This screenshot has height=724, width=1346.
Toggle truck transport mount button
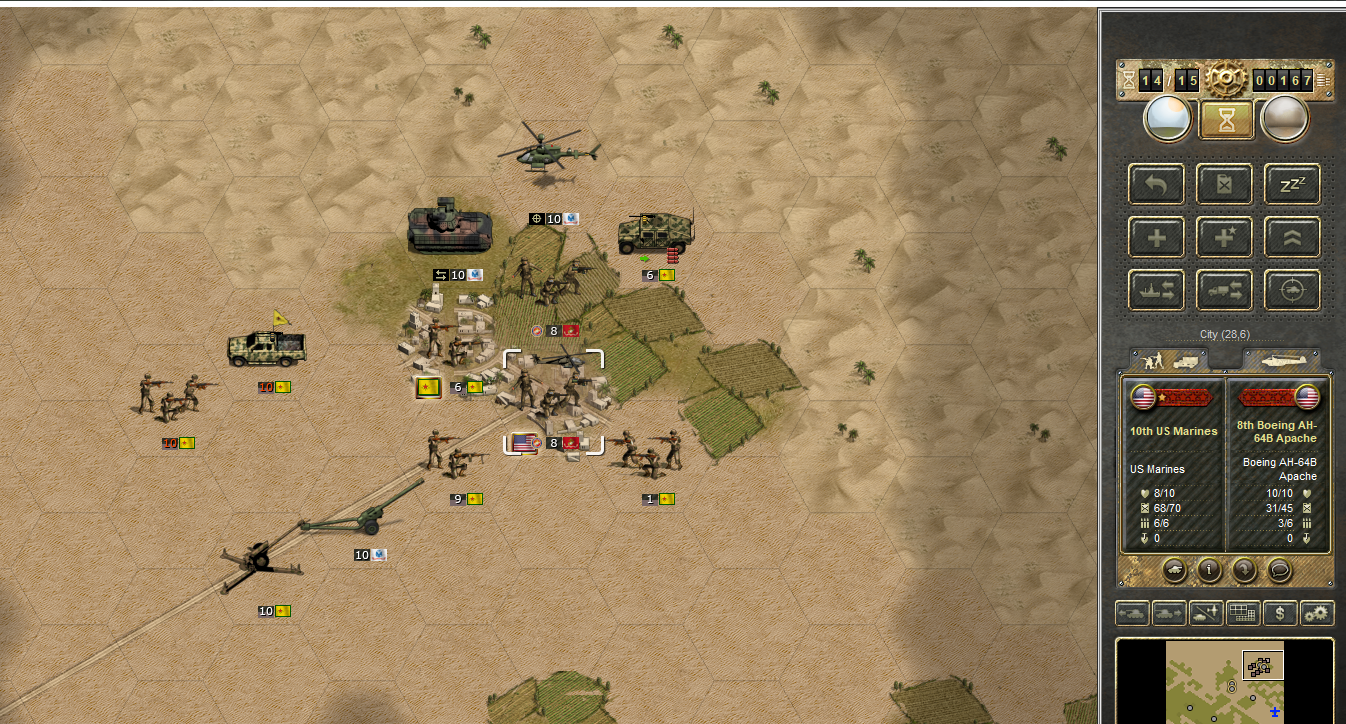click(1225, 290)
